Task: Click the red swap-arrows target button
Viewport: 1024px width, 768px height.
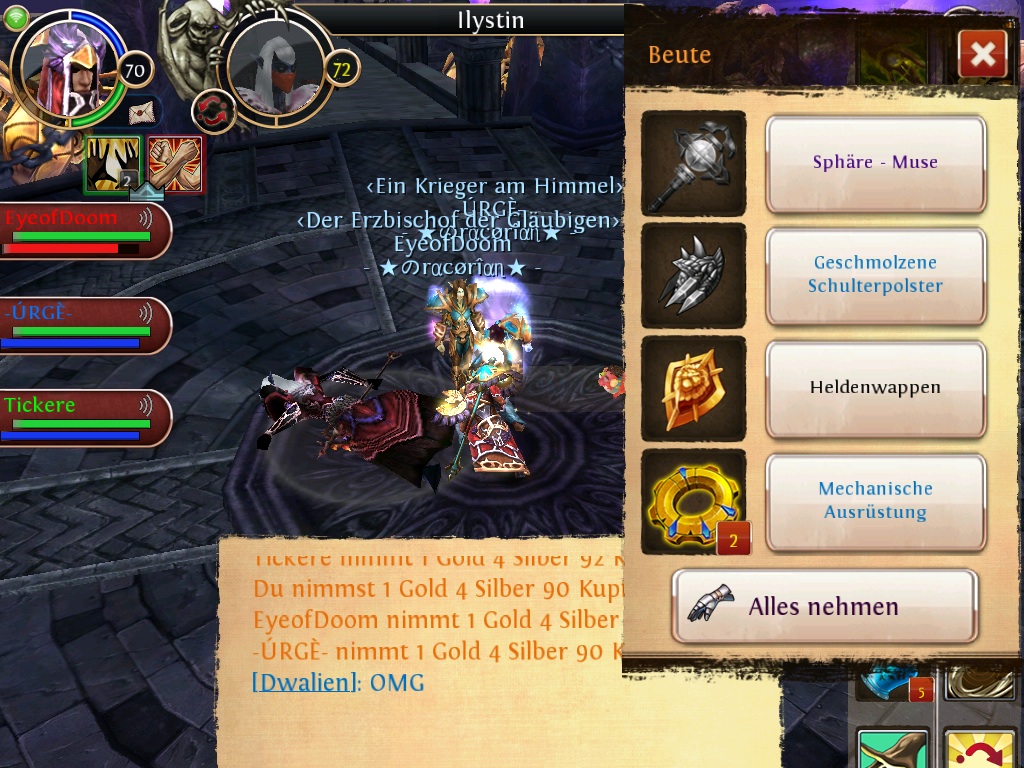Action: [212, 111]
